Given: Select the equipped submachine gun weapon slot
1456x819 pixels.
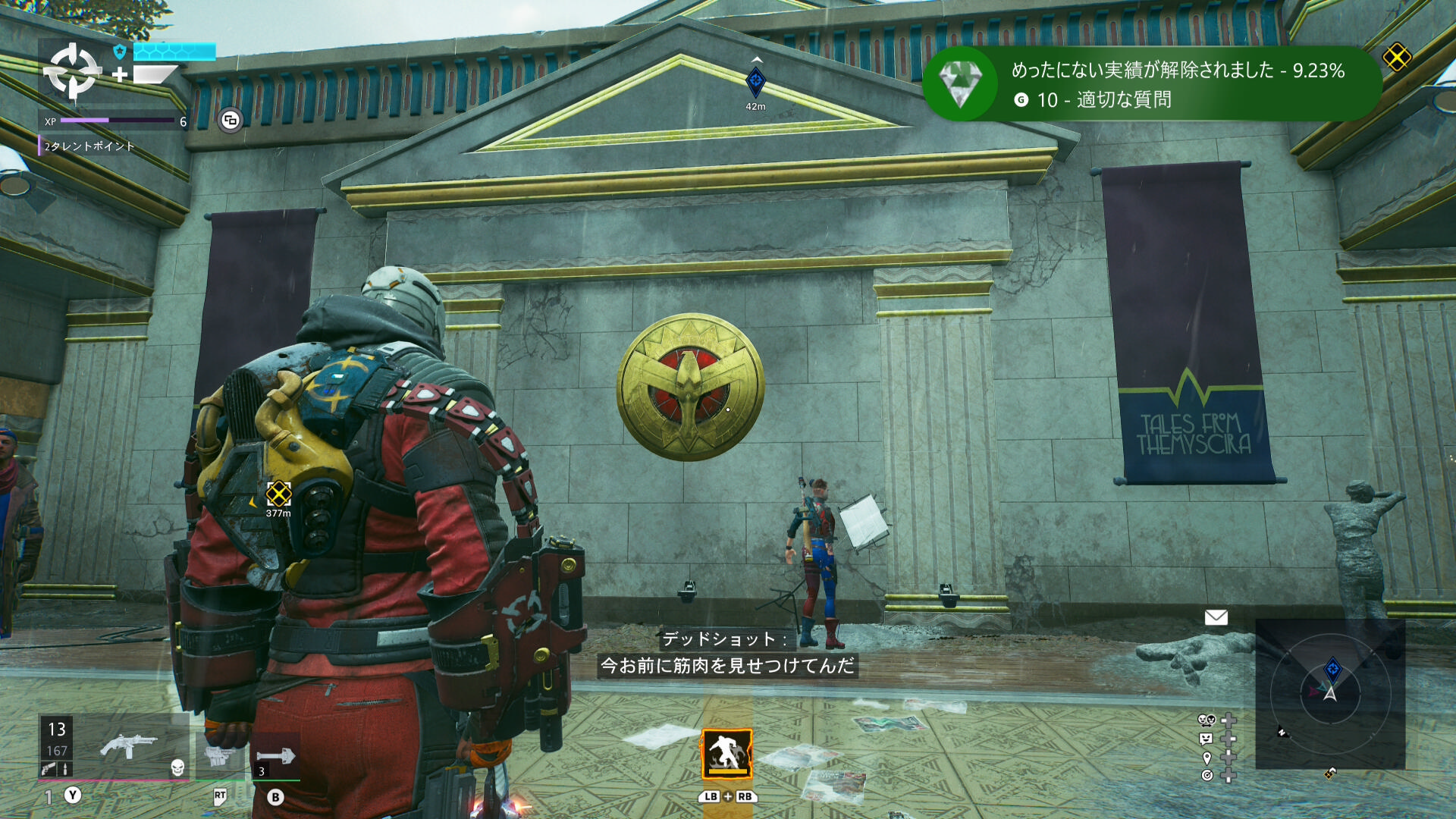Looking at the screenshot, I should click(x=127, y=747).
